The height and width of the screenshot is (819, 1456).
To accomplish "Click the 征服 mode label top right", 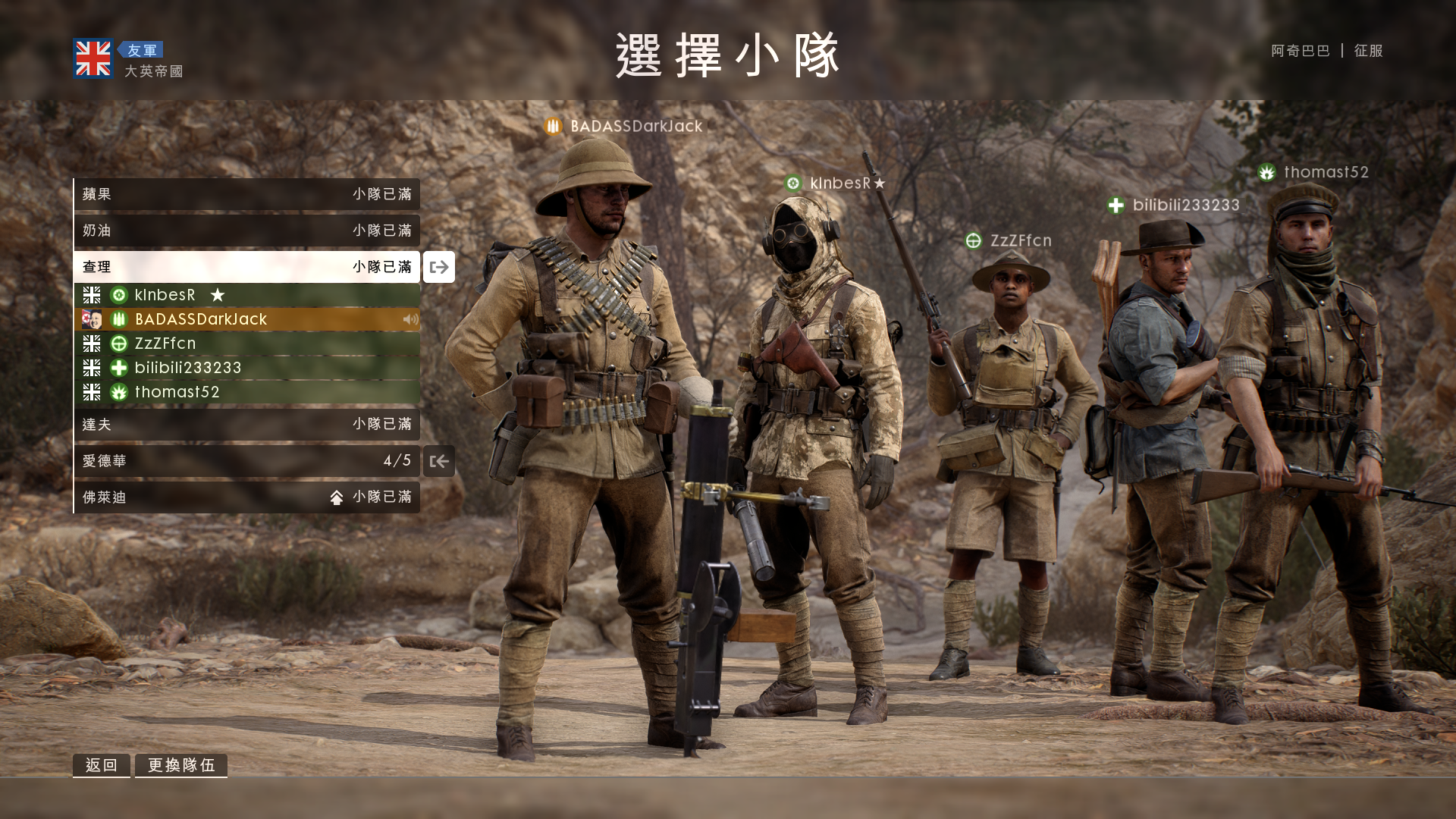I will point(1367,51).
